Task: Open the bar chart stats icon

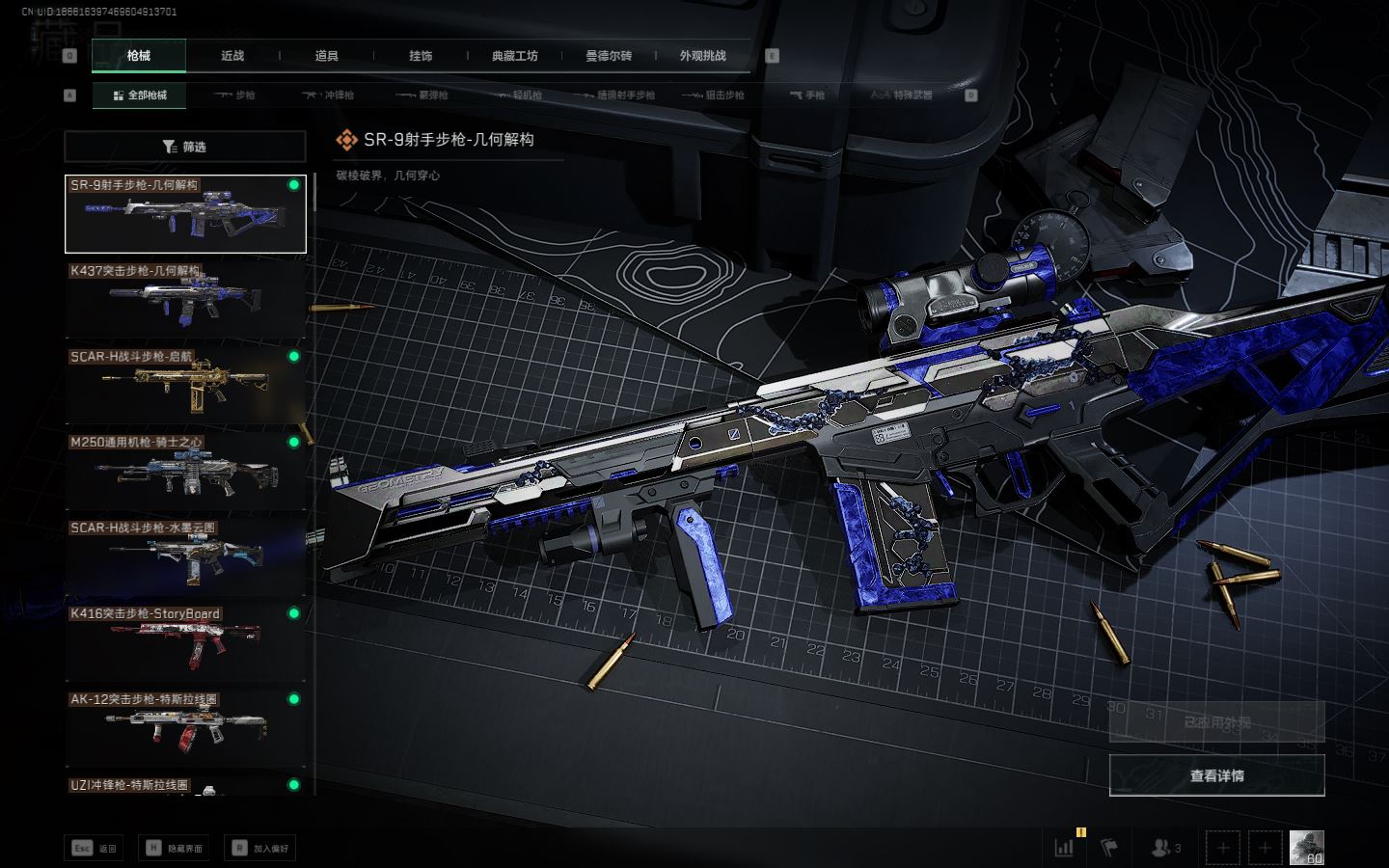Action: pyautogui.click(x=1065, y=848)
